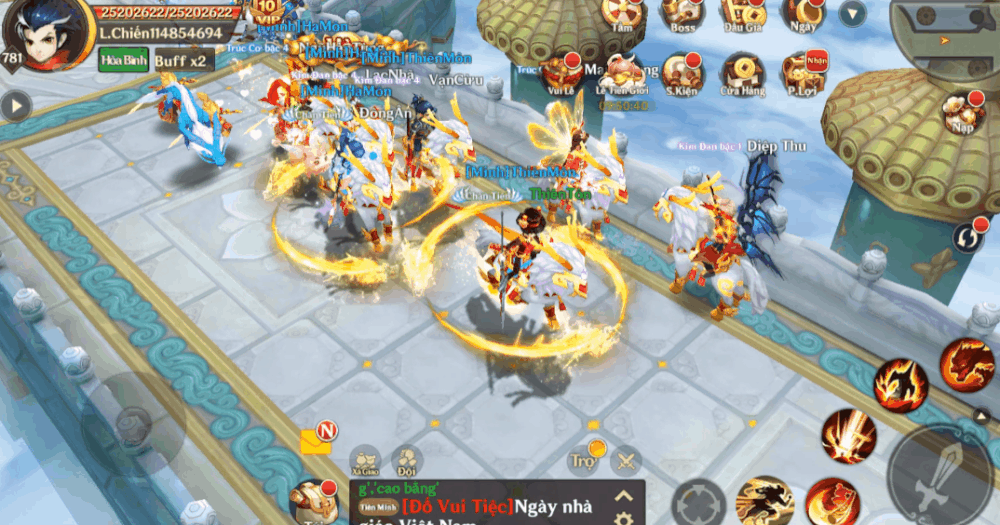Viewport: 1000px width, 525px height.
Task: Open the Cửa Hàng shop
Action: (x=743, y=72)
